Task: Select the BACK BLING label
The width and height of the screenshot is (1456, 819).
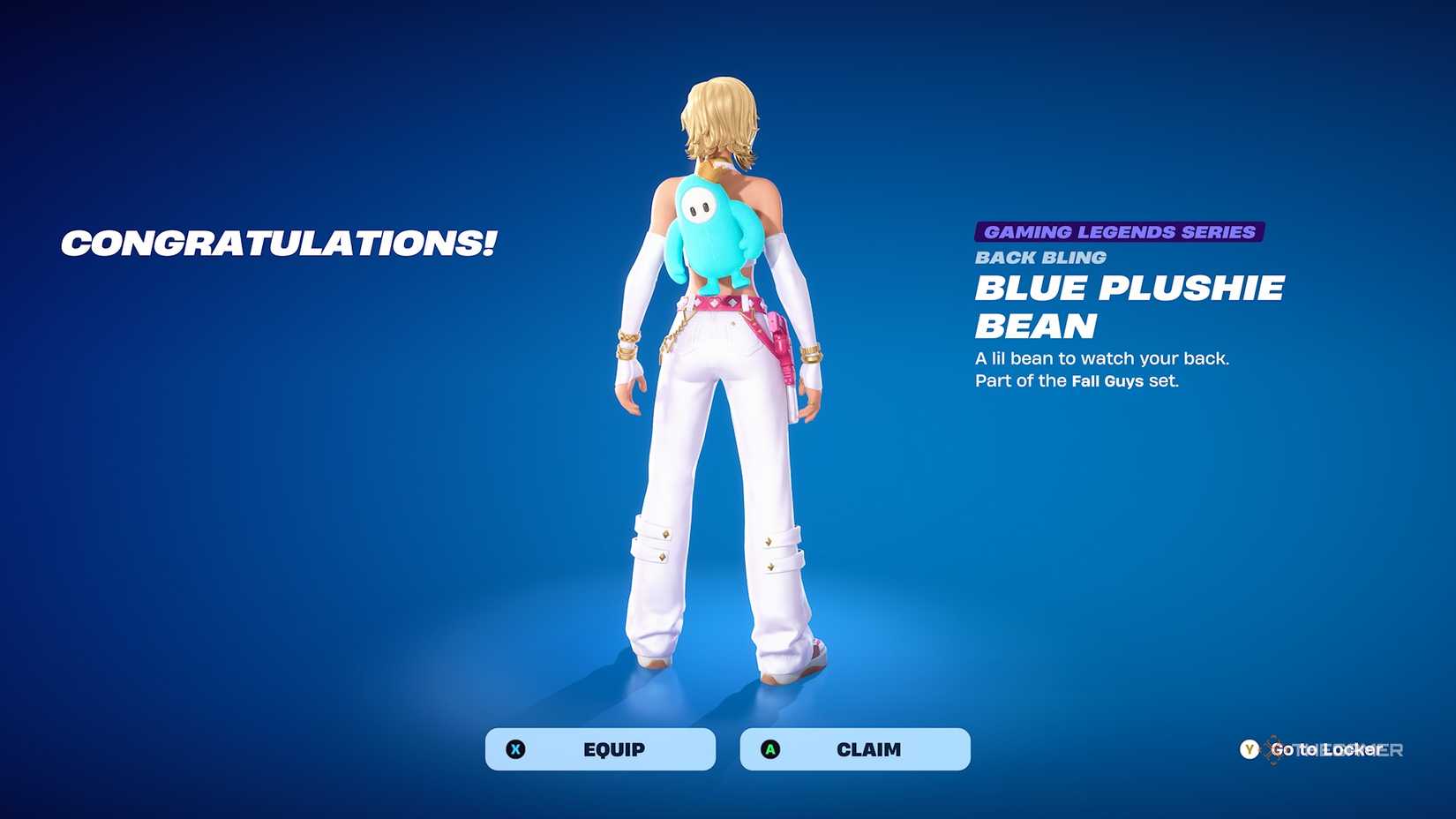Action: [x=1039, y=258]
